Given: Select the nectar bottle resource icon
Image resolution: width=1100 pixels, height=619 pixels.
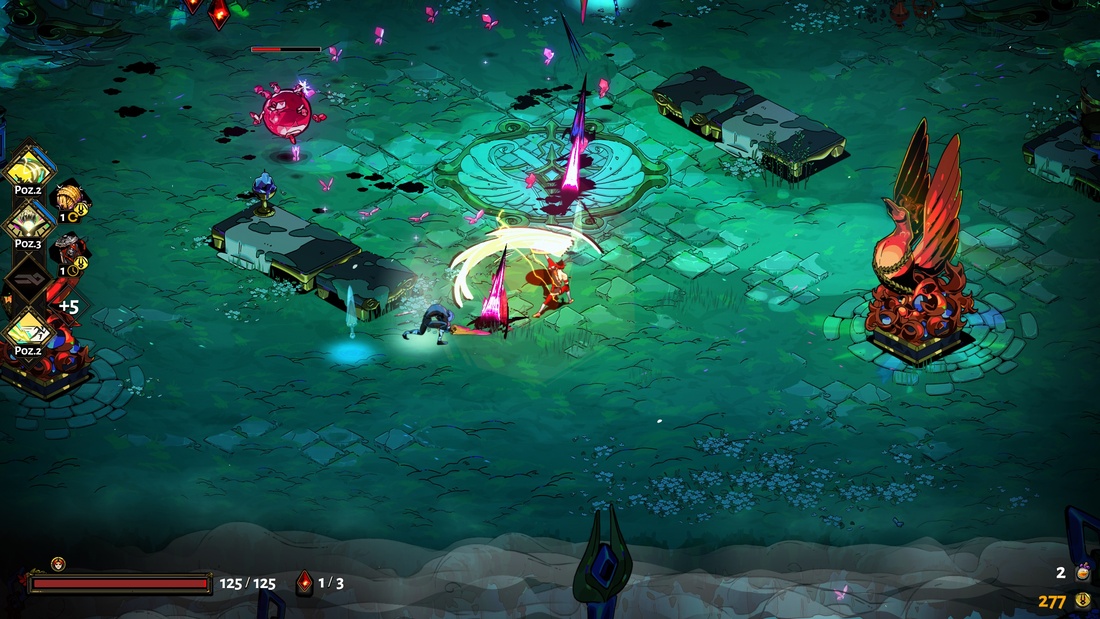Looking at the screenshot, I should coord(1082,573).
